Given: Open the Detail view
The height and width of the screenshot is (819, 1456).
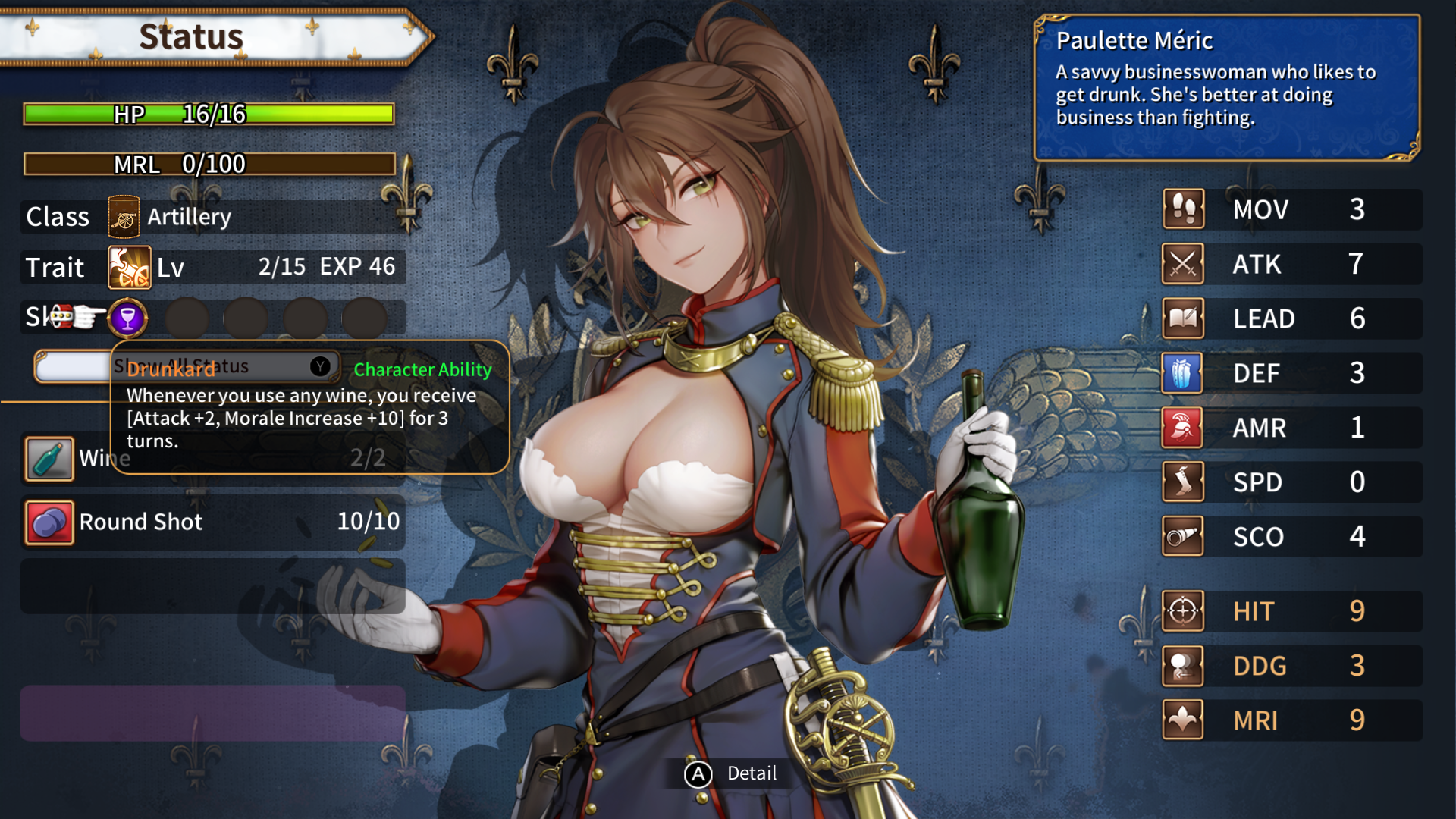Looking at the screenshot, I should [x=730, y=773].
